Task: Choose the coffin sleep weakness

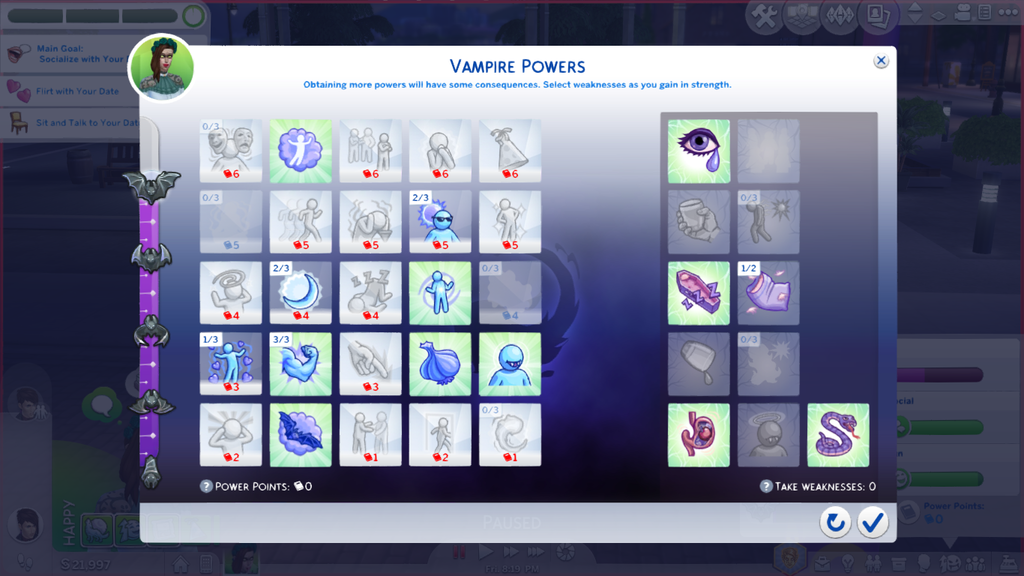Action: click(699, 293)
